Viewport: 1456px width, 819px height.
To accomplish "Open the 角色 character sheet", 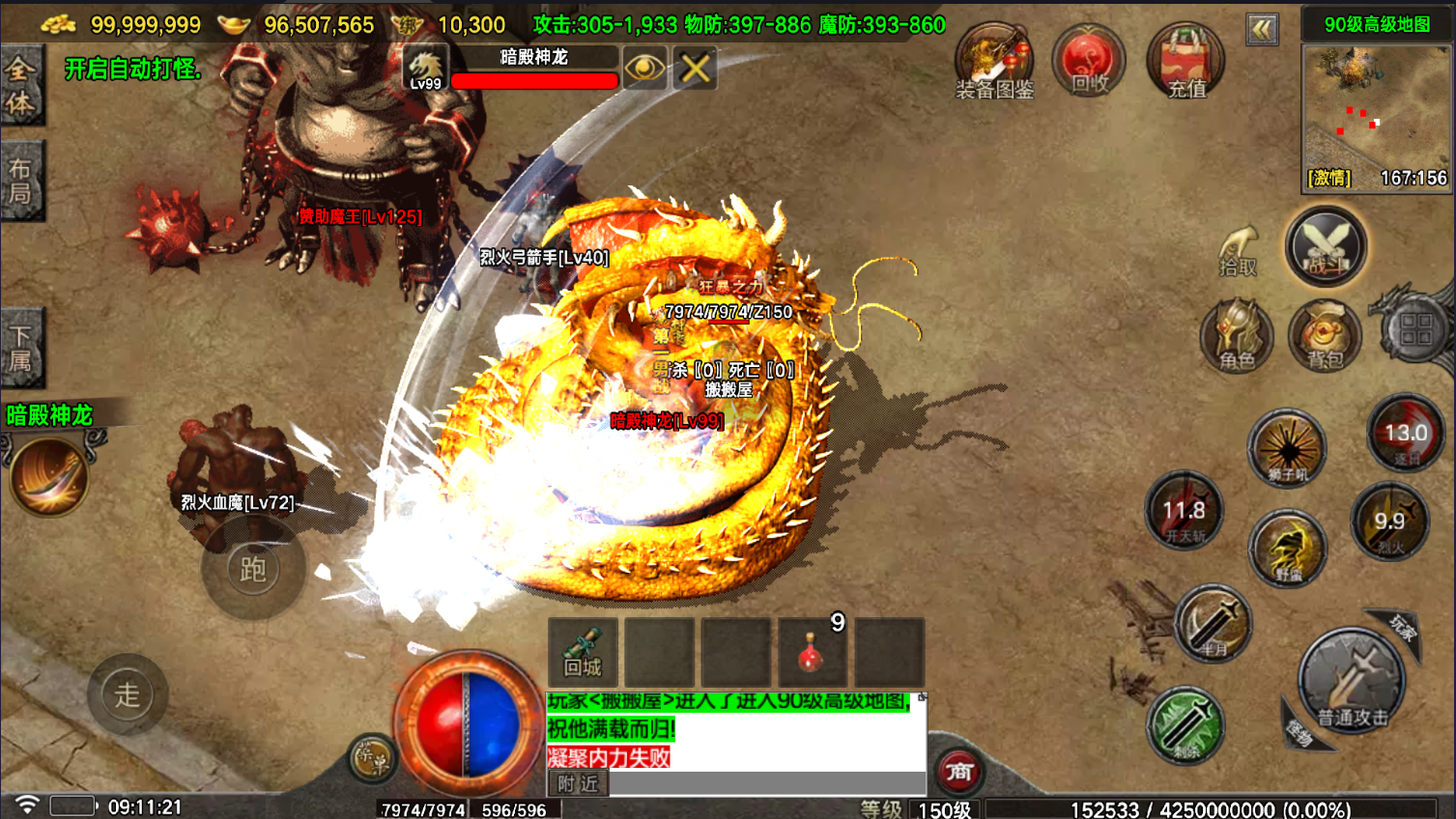I will 1237,335.
